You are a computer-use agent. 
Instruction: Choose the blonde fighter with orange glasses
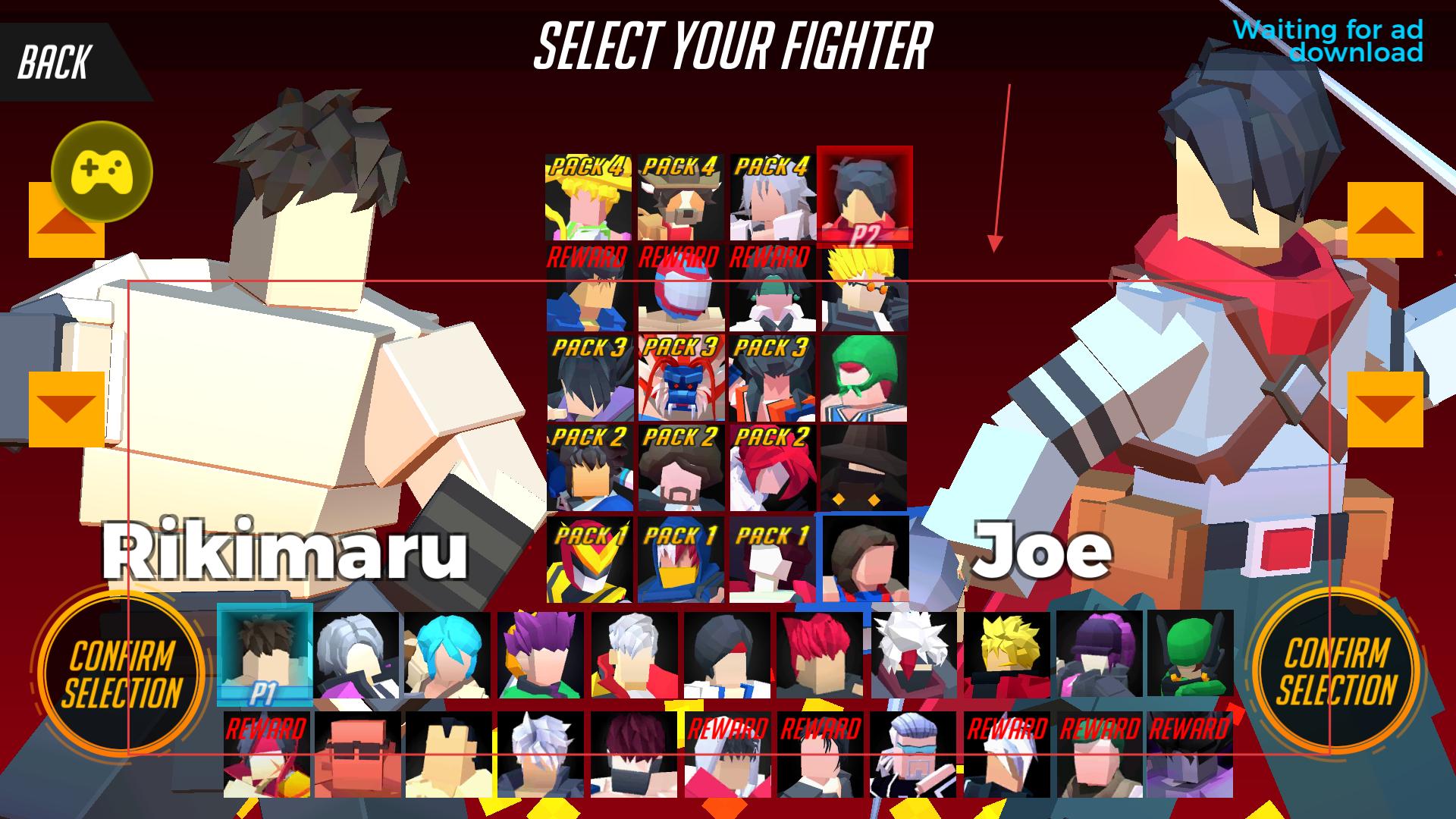(864, 288)
